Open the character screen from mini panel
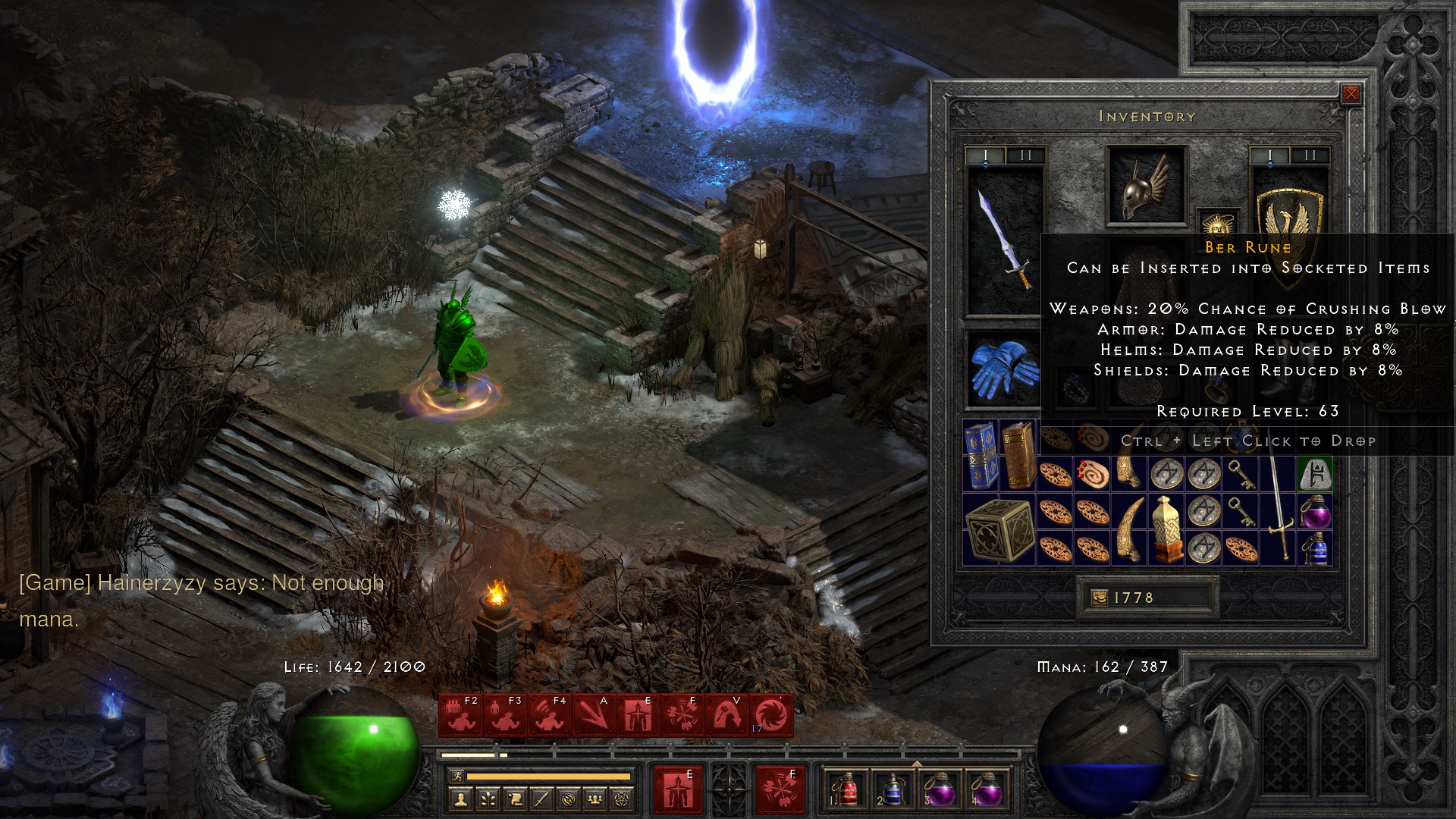Viewport: 1456px width, 819px height. pyautogui.click(x=461, y=799)
